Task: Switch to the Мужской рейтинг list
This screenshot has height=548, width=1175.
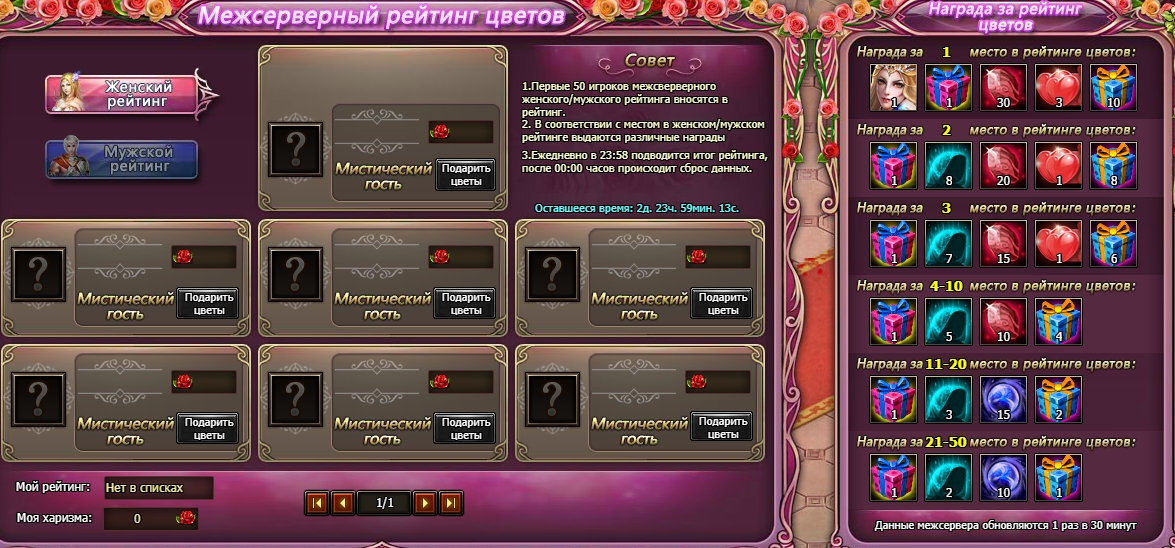Action: pyautogui.click(x=122, y=159)
